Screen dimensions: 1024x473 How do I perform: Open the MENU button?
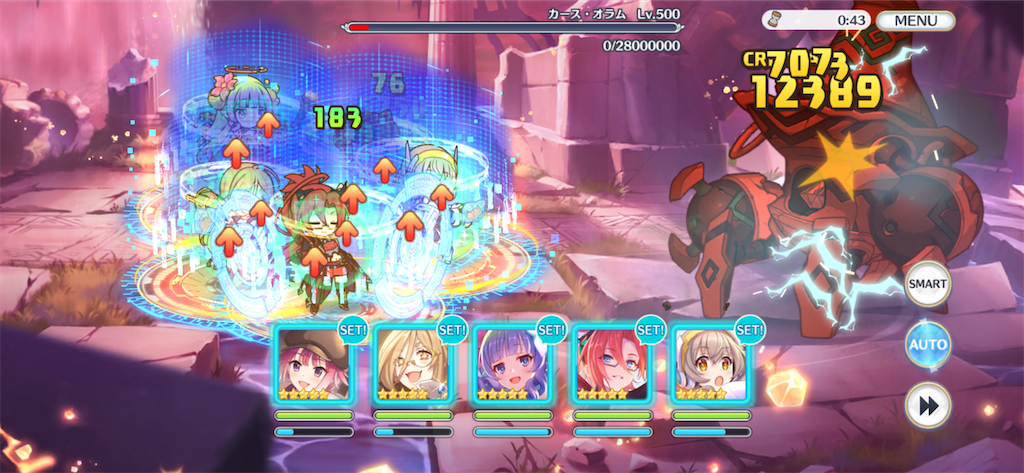click(915, 20)
